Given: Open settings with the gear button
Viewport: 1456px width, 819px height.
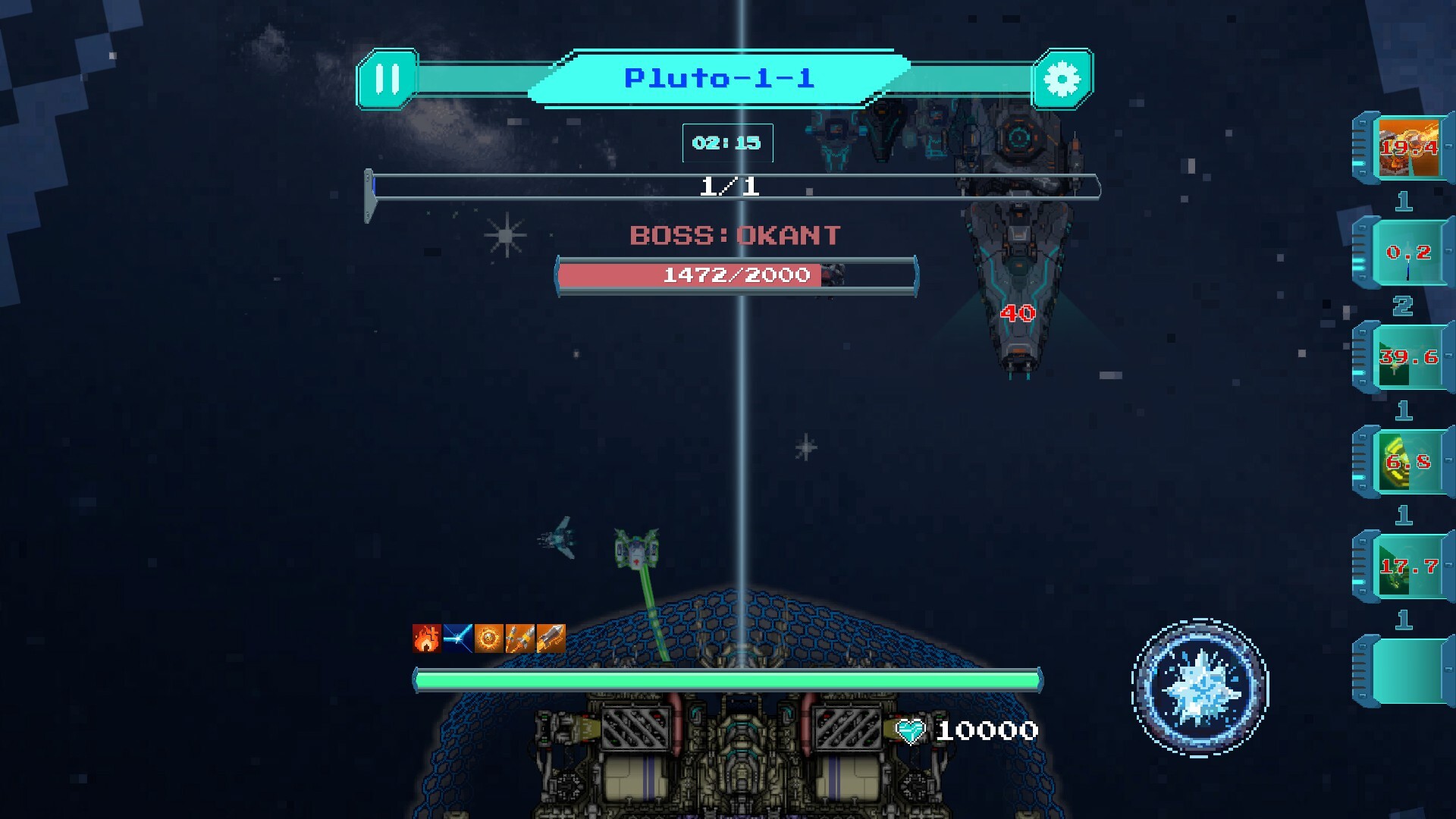Looking at the screenshot, I should click(1062, 79).
